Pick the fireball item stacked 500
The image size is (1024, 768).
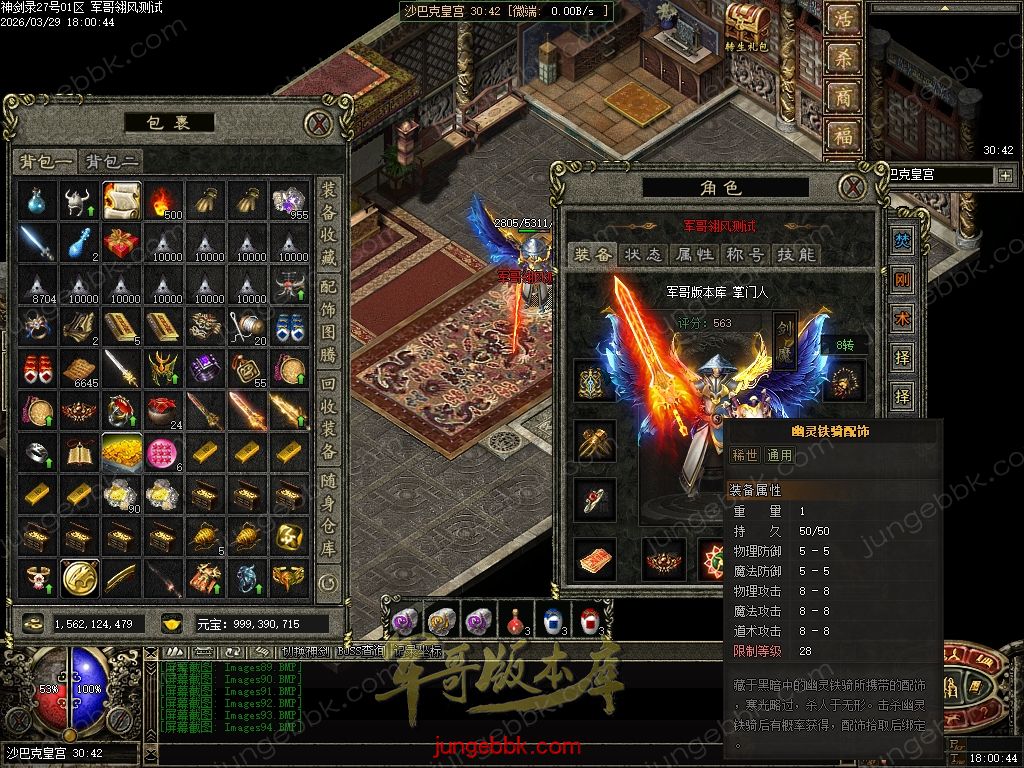click(163, 201)
